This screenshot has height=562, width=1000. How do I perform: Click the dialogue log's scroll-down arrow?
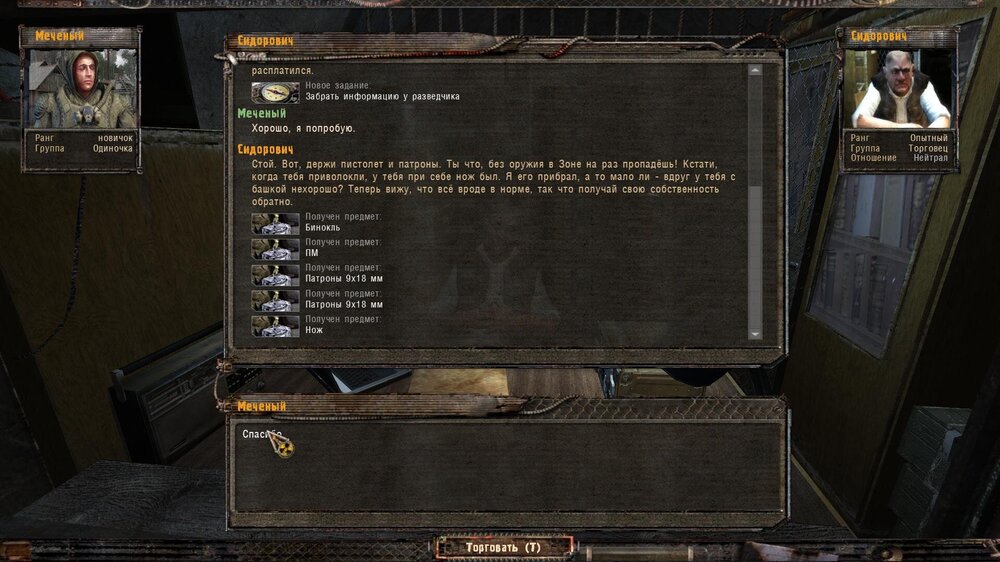tap(755, 334)
